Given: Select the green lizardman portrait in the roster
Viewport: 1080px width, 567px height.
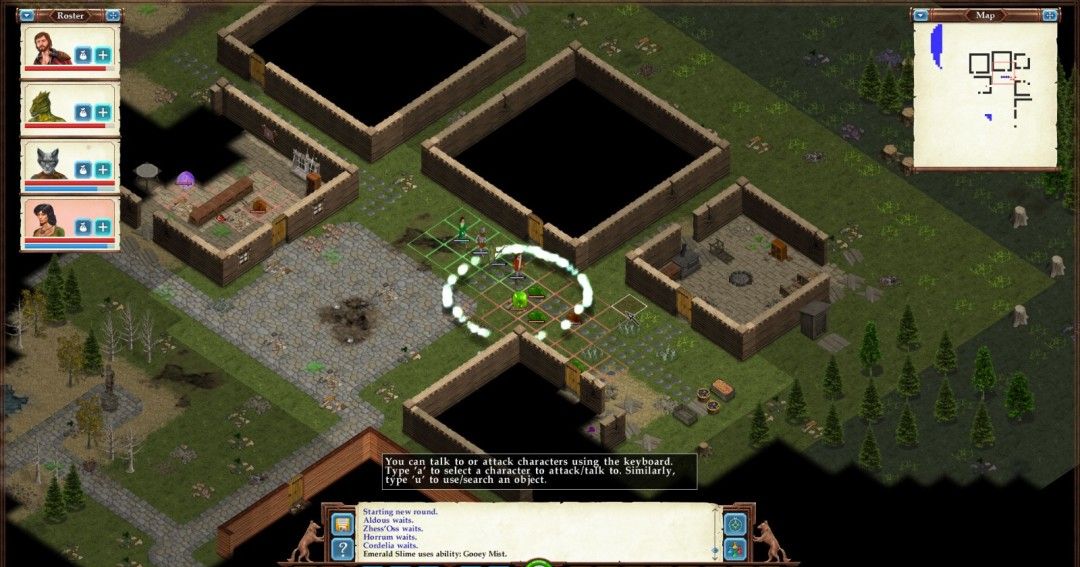Looking at the screenshot, I should click(x=47, y=105).
